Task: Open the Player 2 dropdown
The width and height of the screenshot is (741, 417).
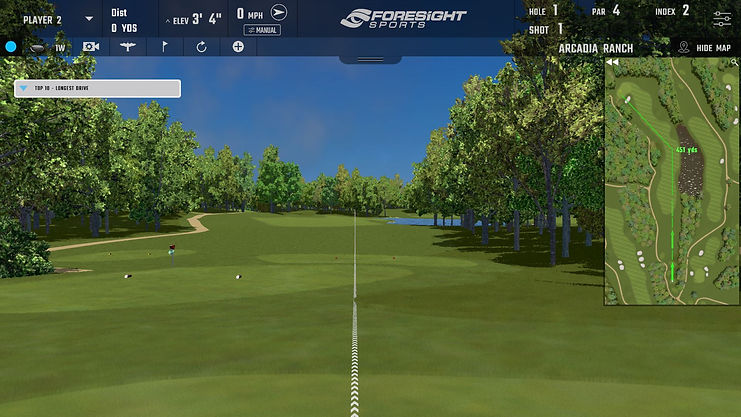Action: click(x=89, y=18)
